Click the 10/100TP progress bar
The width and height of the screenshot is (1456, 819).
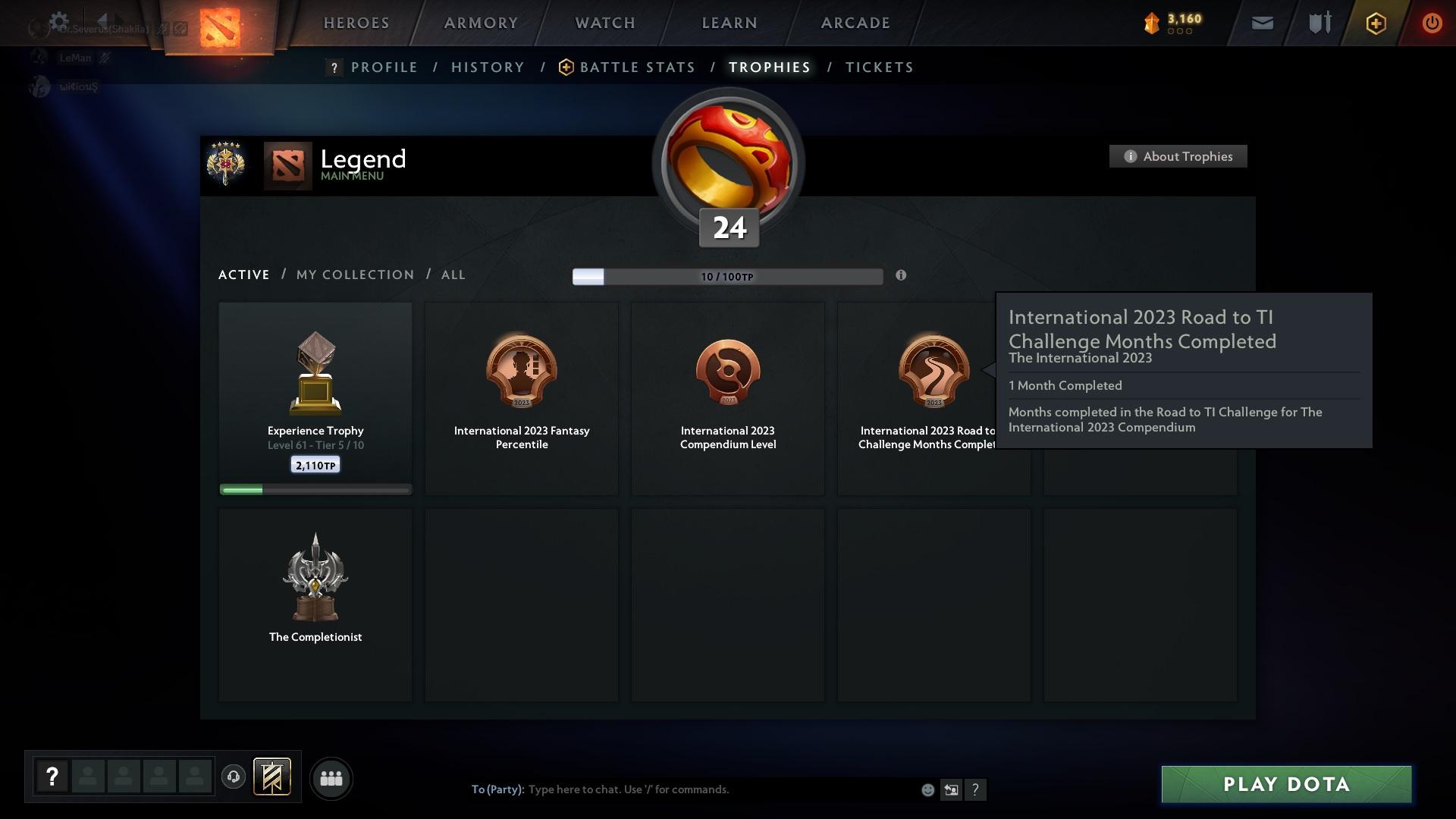(x=728, y=276)
